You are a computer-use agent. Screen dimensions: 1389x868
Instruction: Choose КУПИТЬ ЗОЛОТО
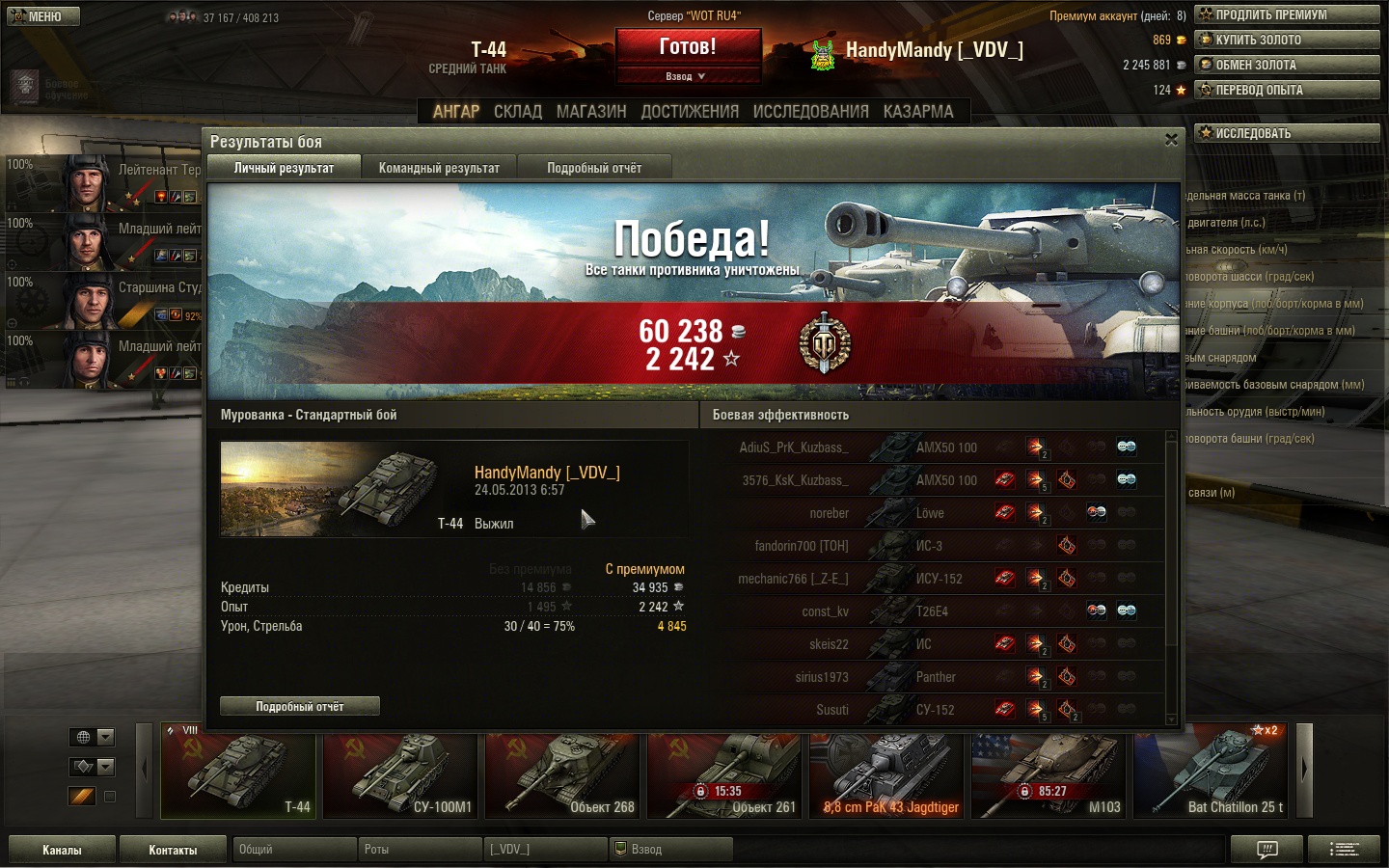click(x=1286, y=40)
